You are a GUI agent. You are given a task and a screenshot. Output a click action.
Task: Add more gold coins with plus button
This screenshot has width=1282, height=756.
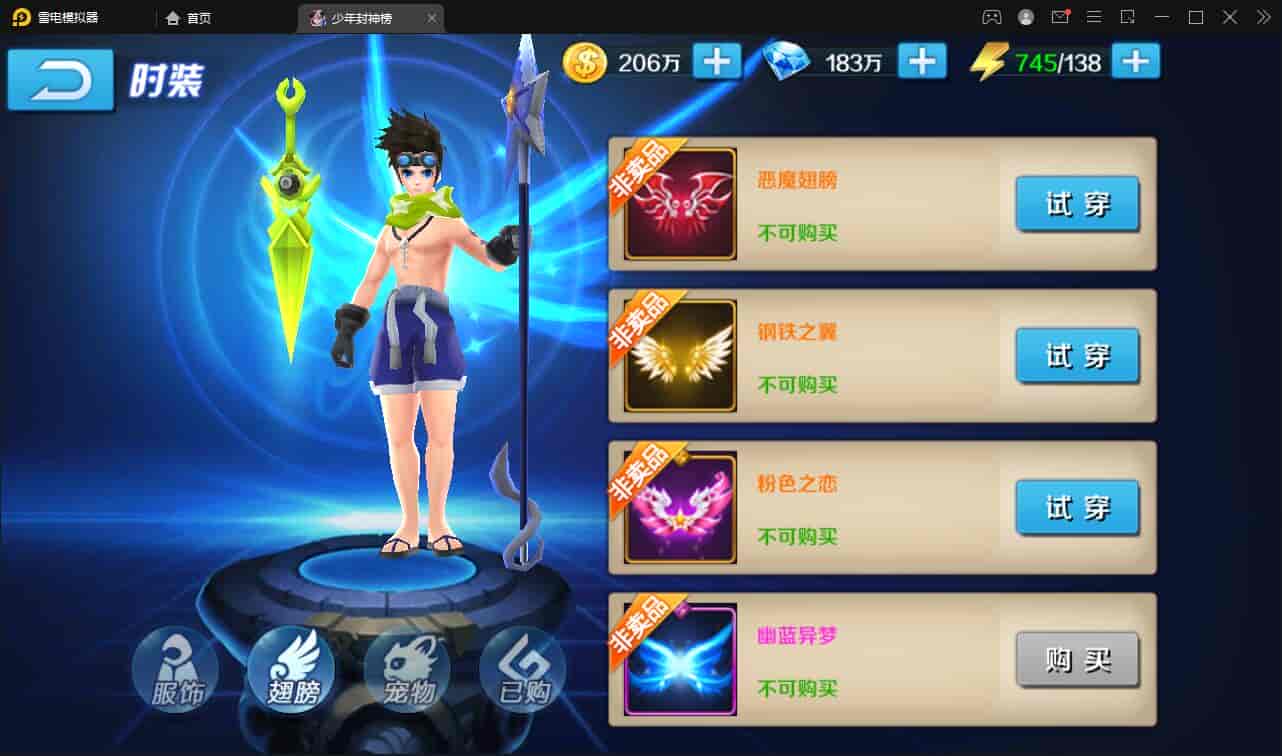pyautogui.click(x=716, y=62)
